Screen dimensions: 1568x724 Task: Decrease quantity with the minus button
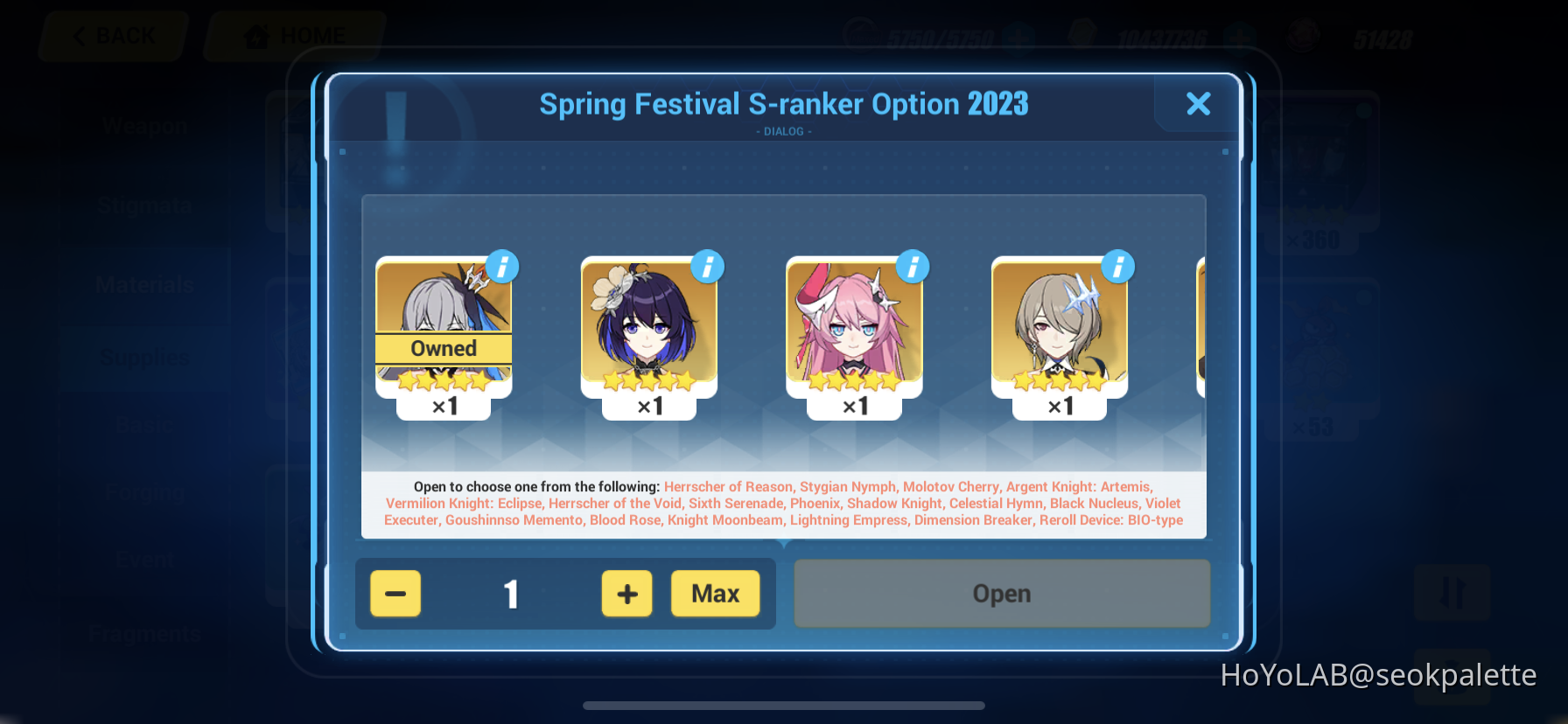tap(395, 594)
